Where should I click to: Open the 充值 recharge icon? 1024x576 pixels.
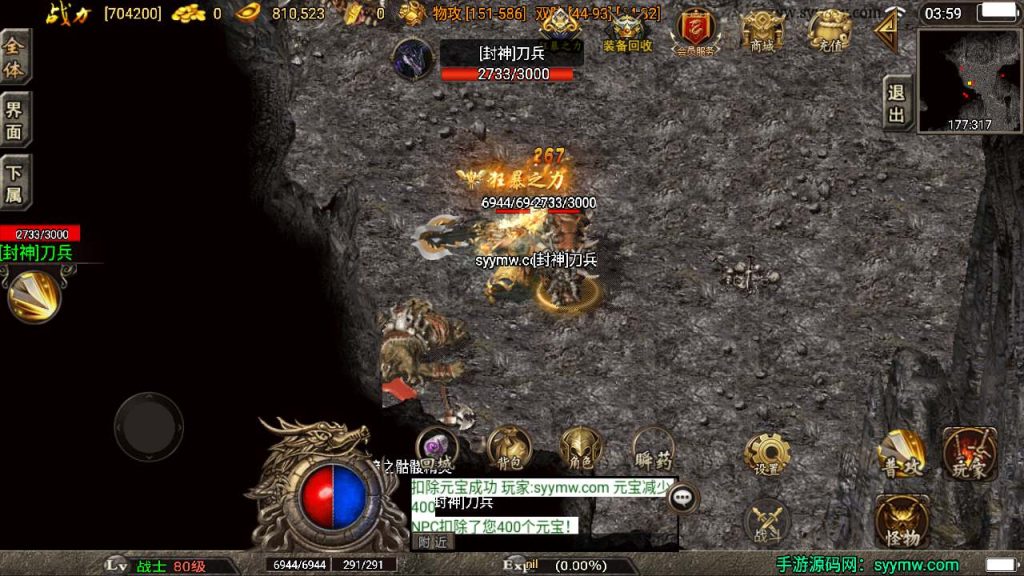(x=830, y=30)
